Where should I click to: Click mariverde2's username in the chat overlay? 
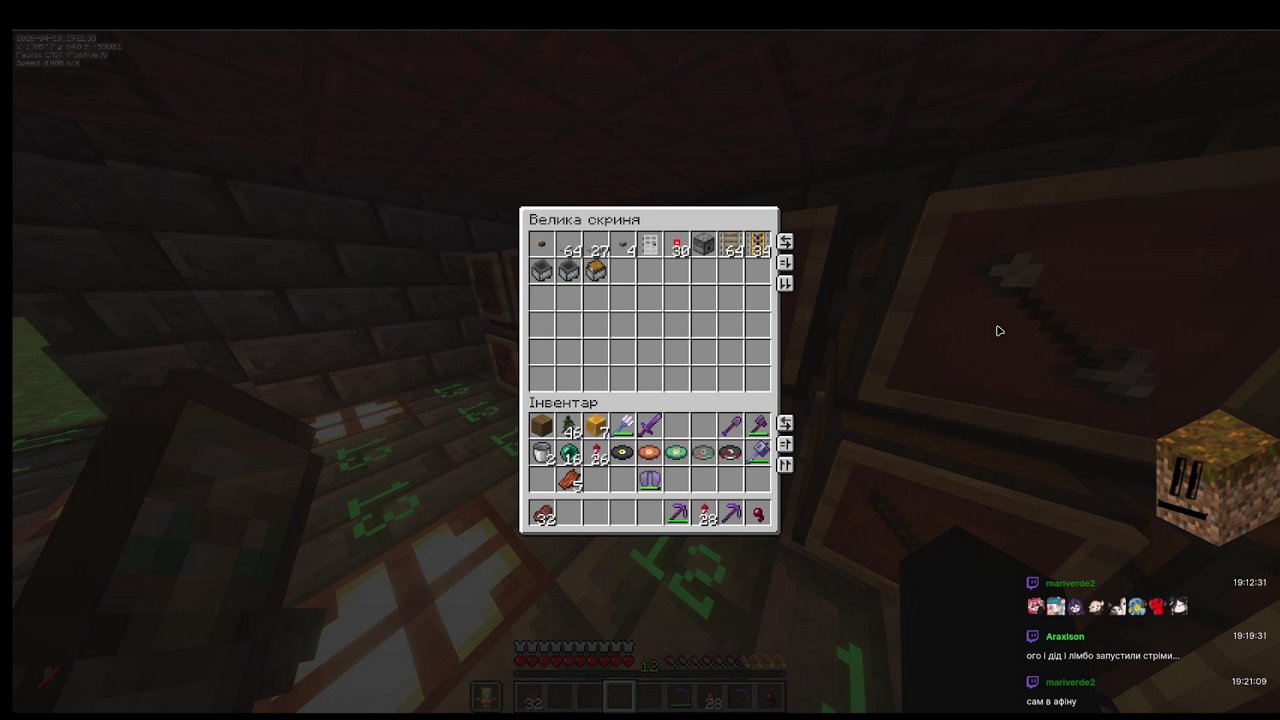(1070, 583)
